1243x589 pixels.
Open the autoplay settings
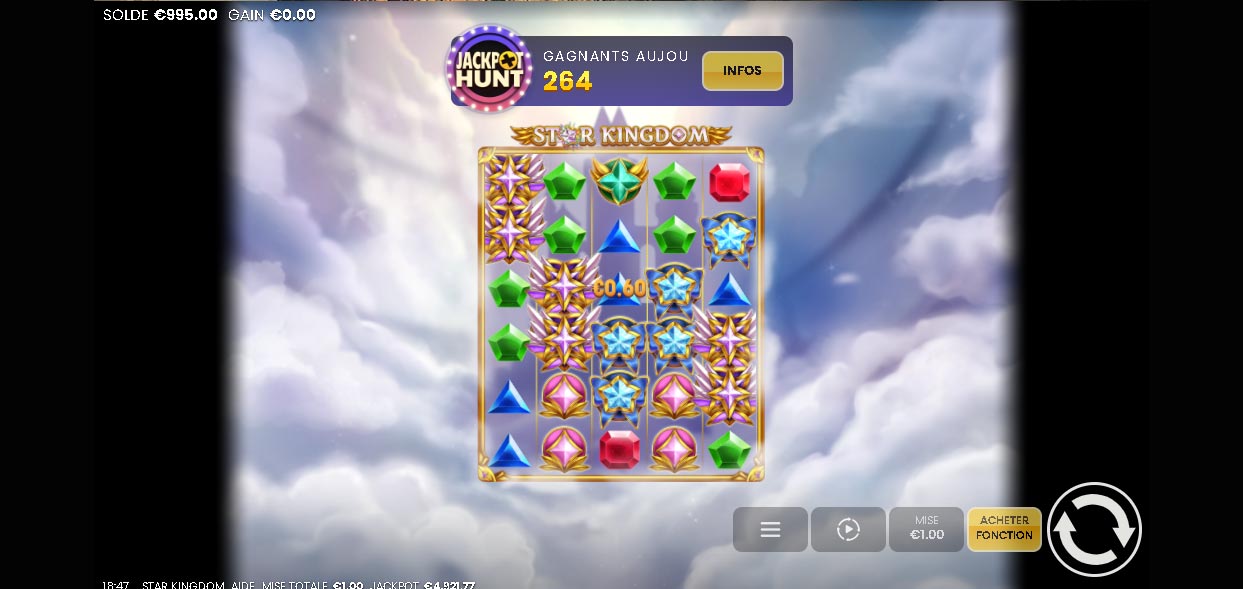(x=848, y=529)
